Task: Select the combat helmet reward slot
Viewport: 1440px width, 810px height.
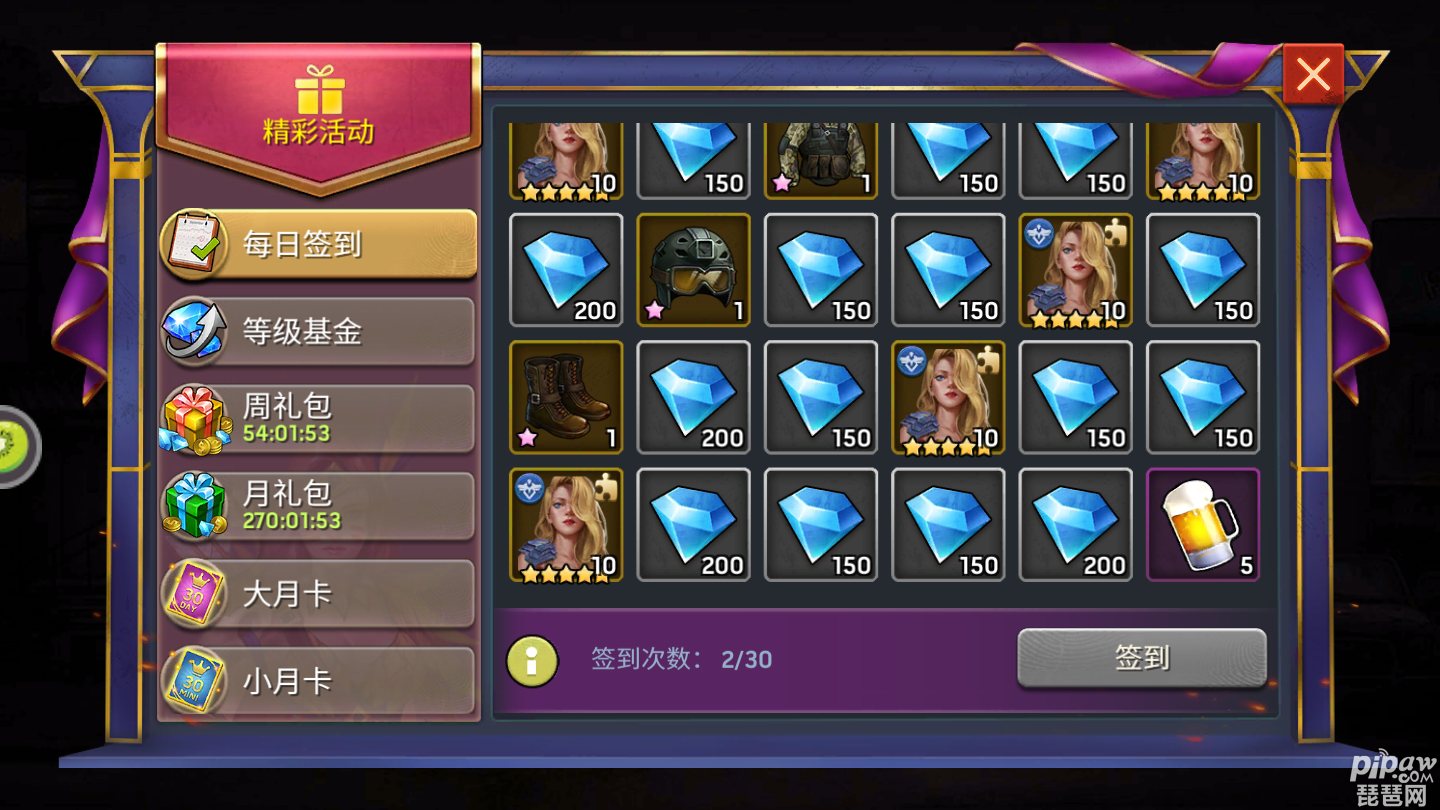Action: 693,270
